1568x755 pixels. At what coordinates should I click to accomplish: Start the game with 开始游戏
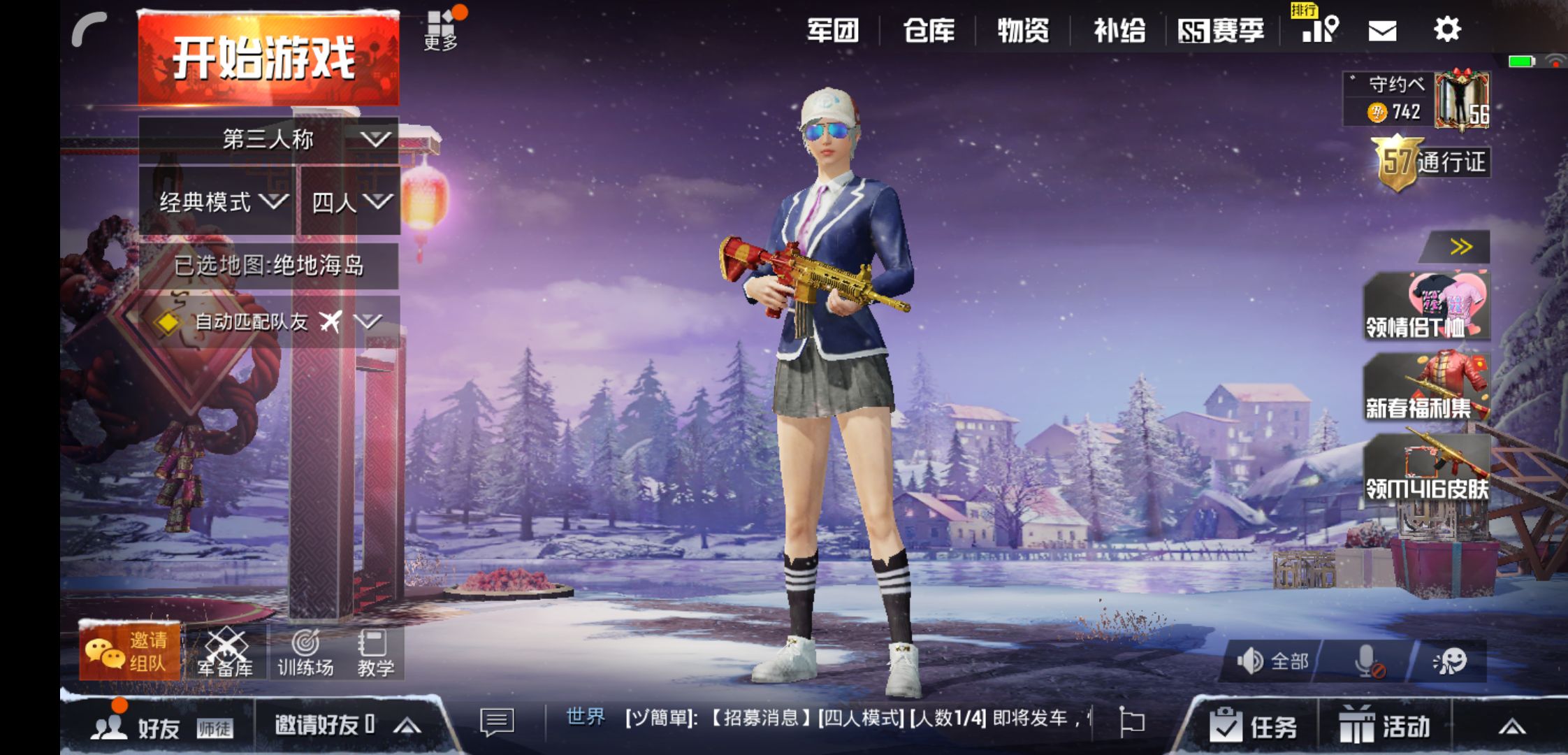pyautogui.click(x=268, y=59)
